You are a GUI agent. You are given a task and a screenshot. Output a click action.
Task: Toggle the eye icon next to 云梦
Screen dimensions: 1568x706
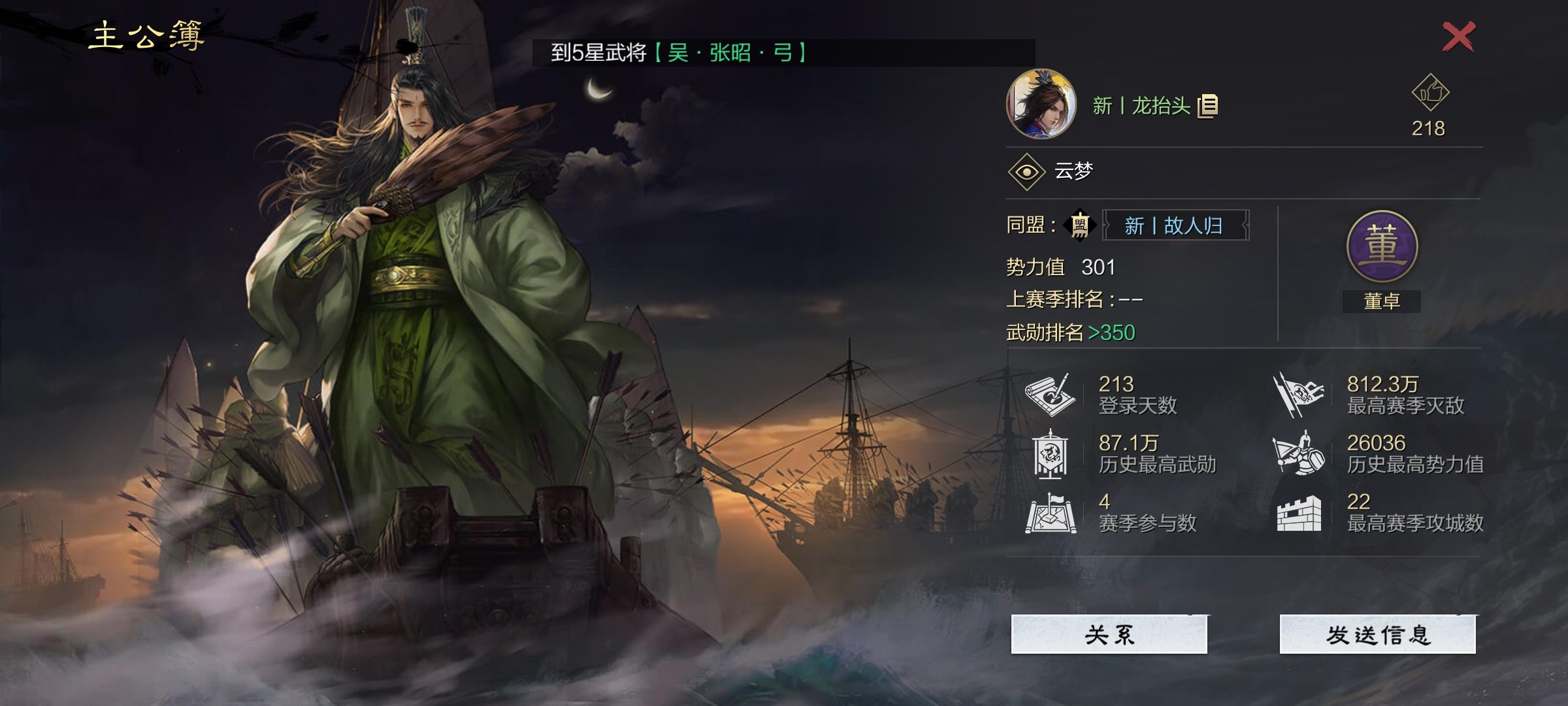click(x=1026, y=172)
